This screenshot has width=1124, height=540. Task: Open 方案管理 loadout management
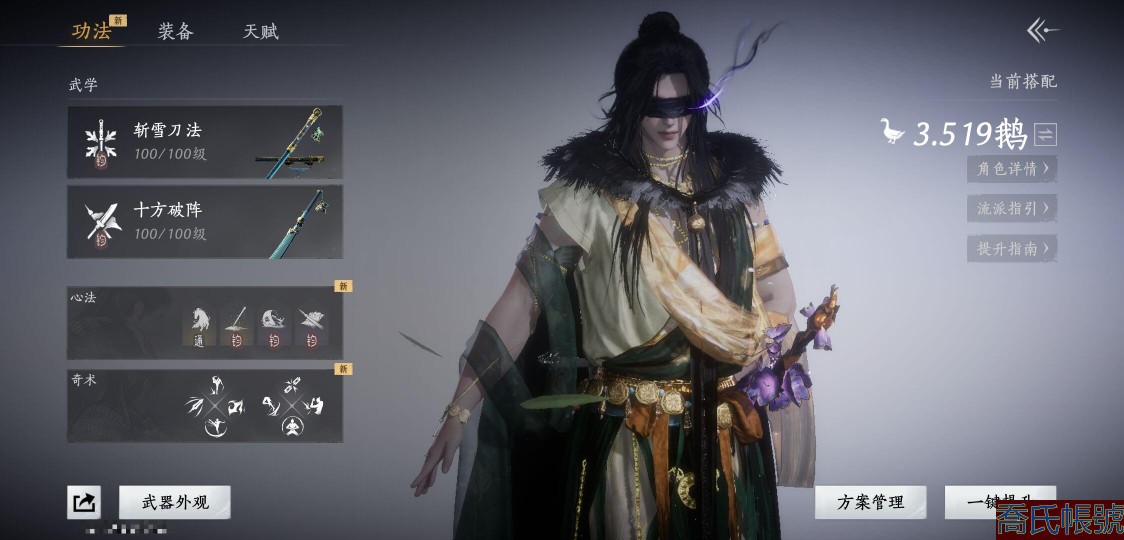coord(870,502)
